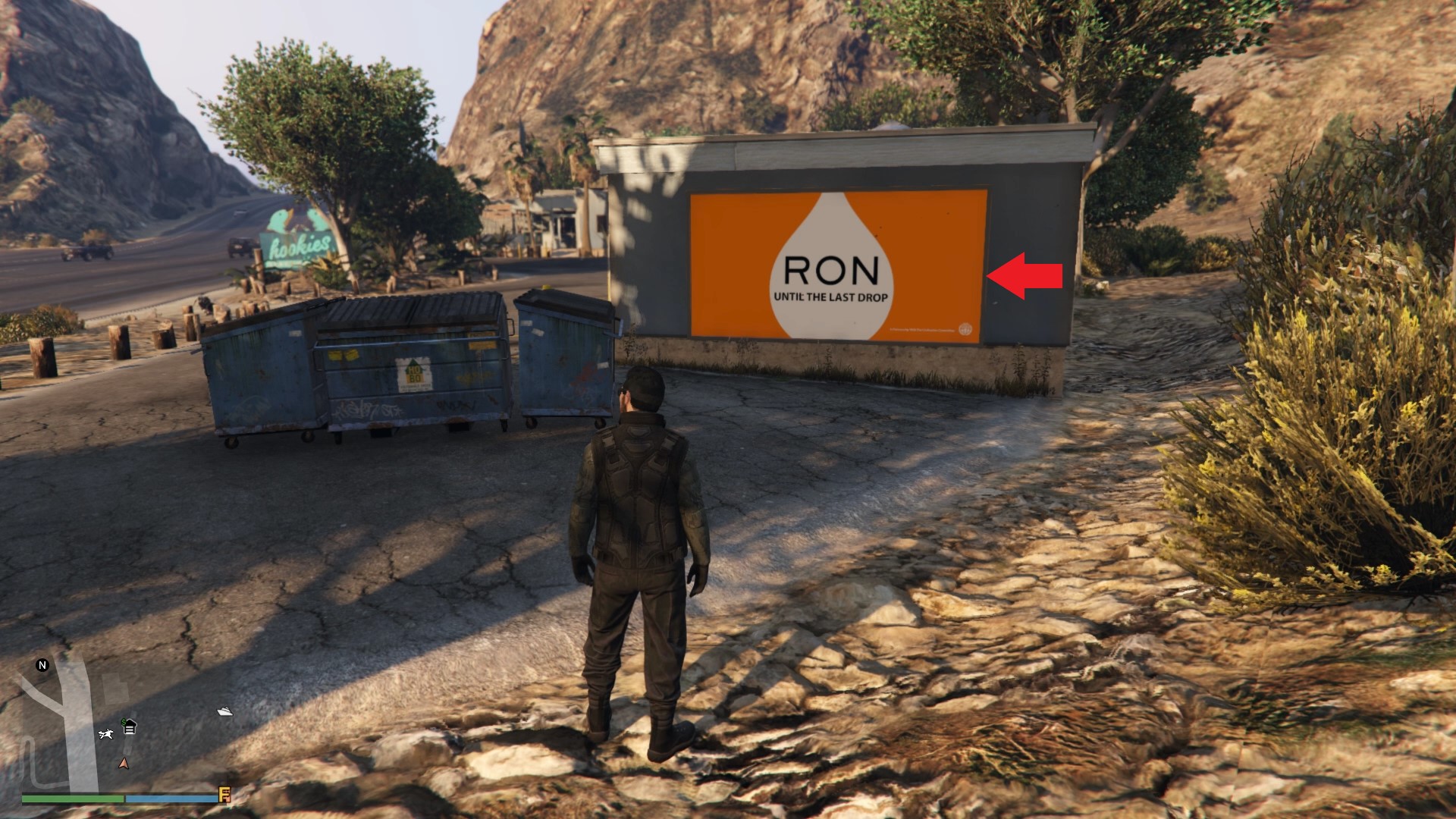Click the white coyote icon on the minimap
The image size is (1456, 819).
[x=105, y=735]
